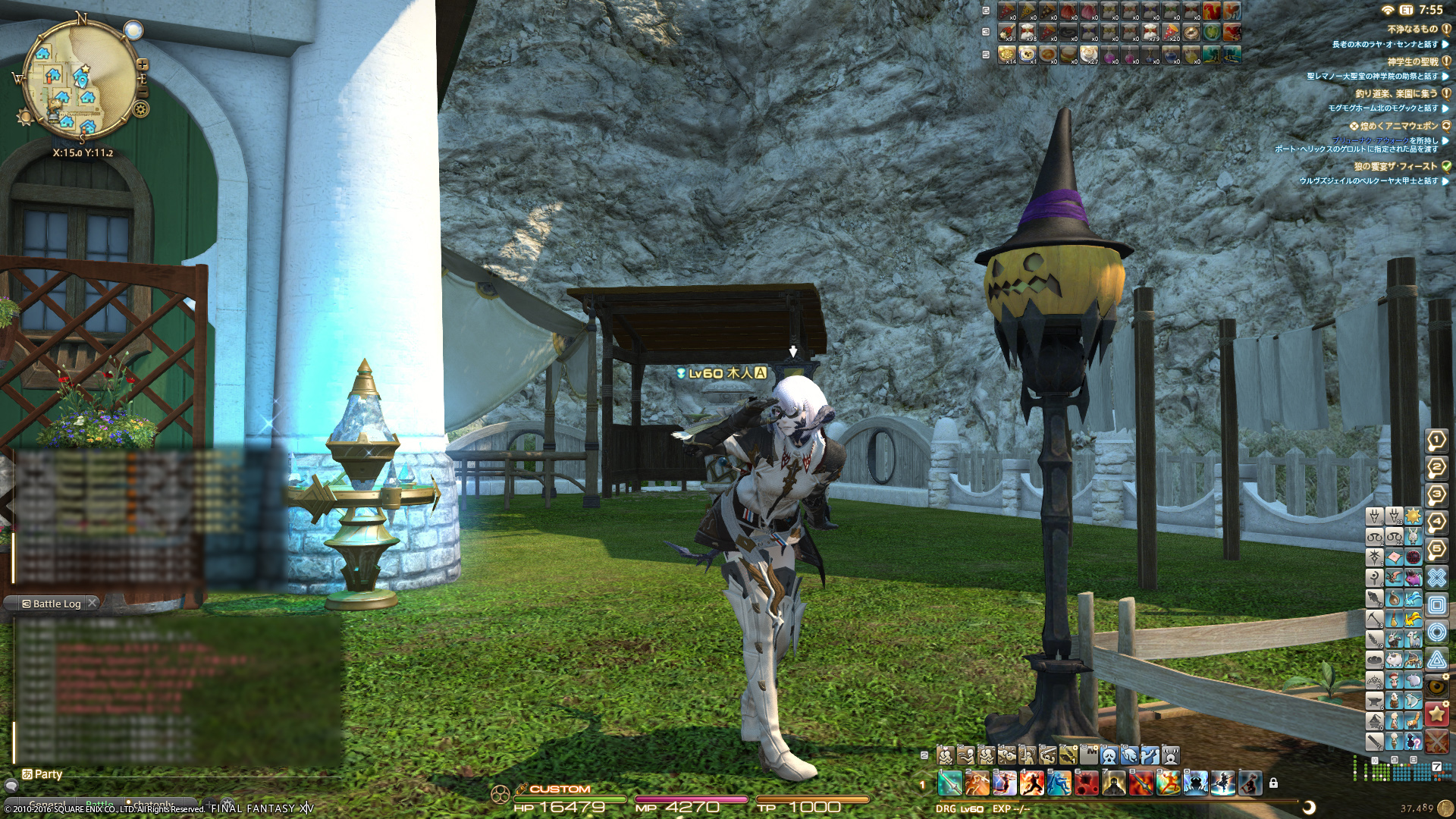
Task: Activate the dark red splatter skill
Action: [1087, 783]
